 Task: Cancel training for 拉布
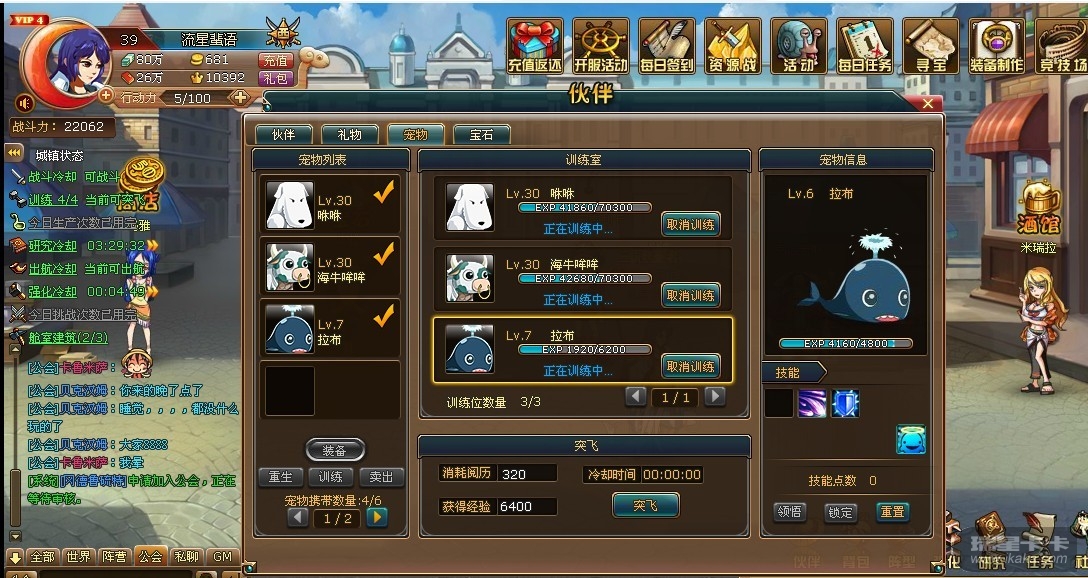[x=690, y=366]
